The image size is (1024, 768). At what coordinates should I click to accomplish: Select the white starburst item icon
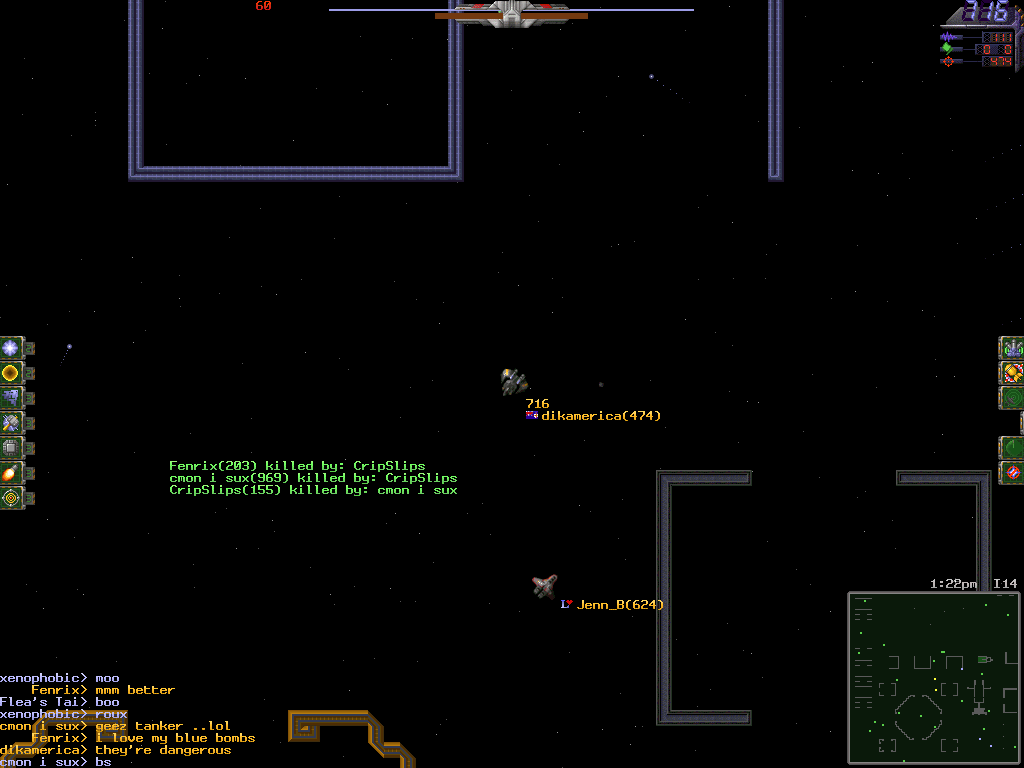tap(11, 348)
